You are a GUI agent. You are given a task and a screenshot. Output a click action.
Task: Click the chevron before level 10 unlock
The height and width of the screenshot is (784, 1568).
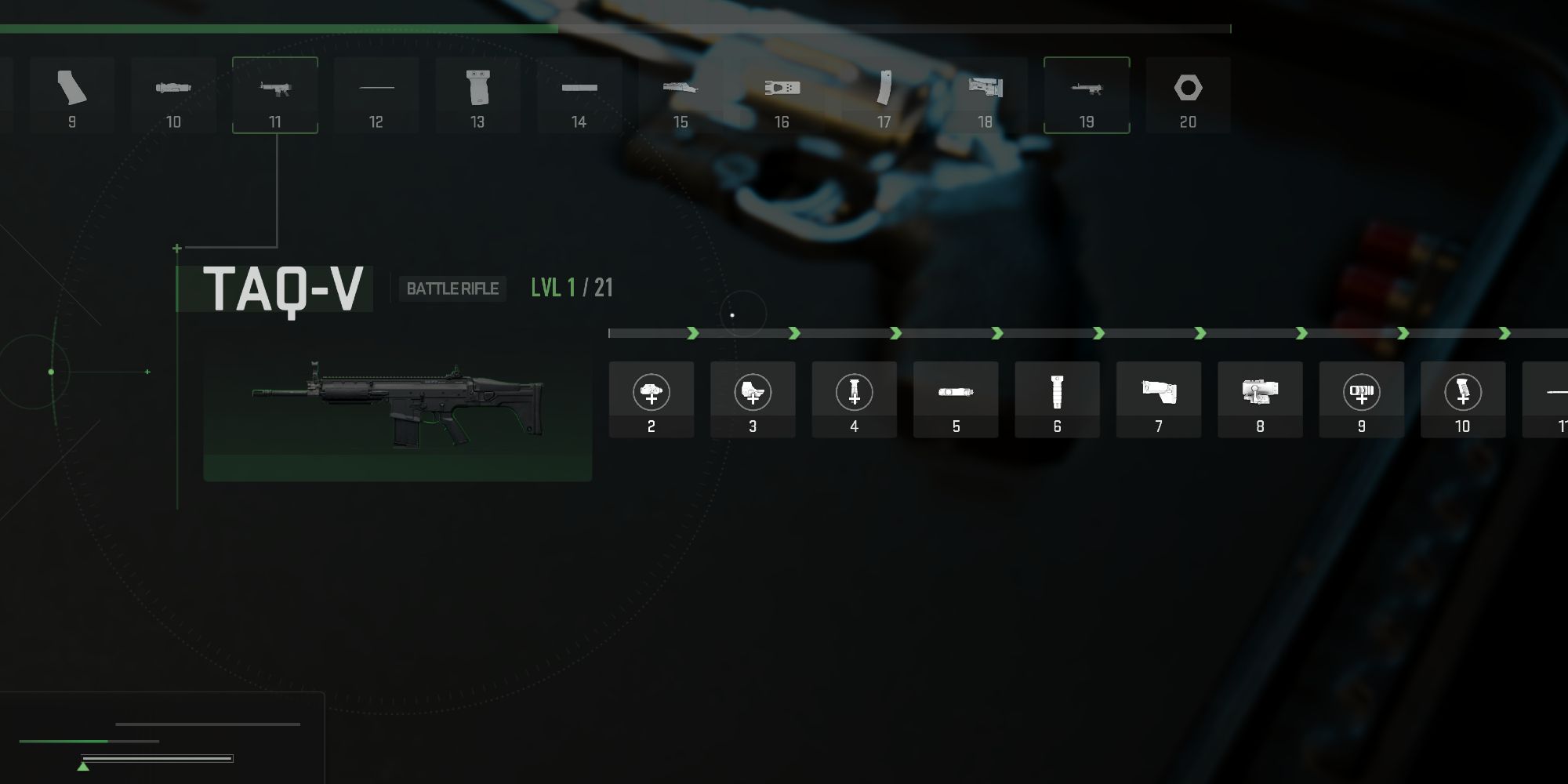pyautogui.click(x=1403, y=332)
